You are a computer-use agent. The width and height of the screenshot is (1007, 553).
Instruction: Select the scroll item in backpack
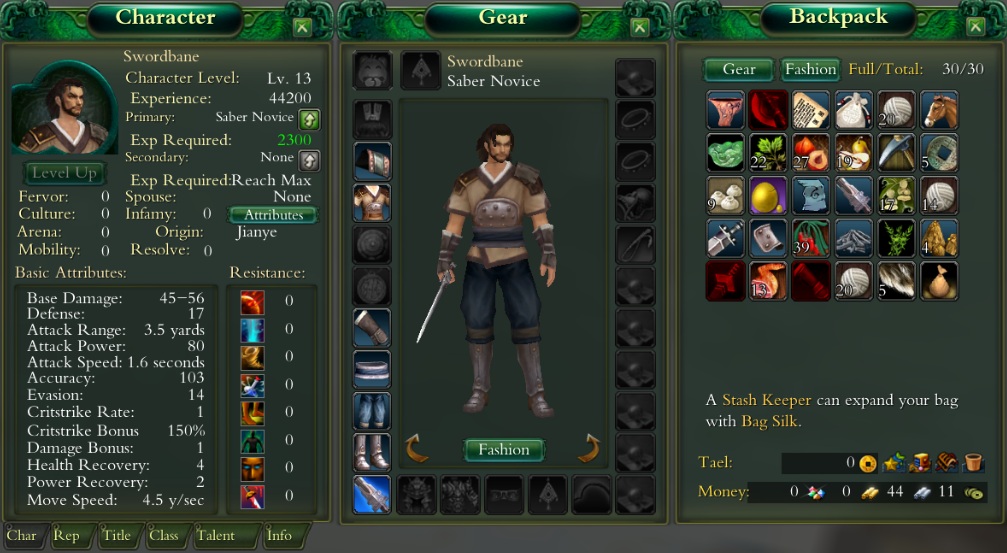(x=811, y=110)
